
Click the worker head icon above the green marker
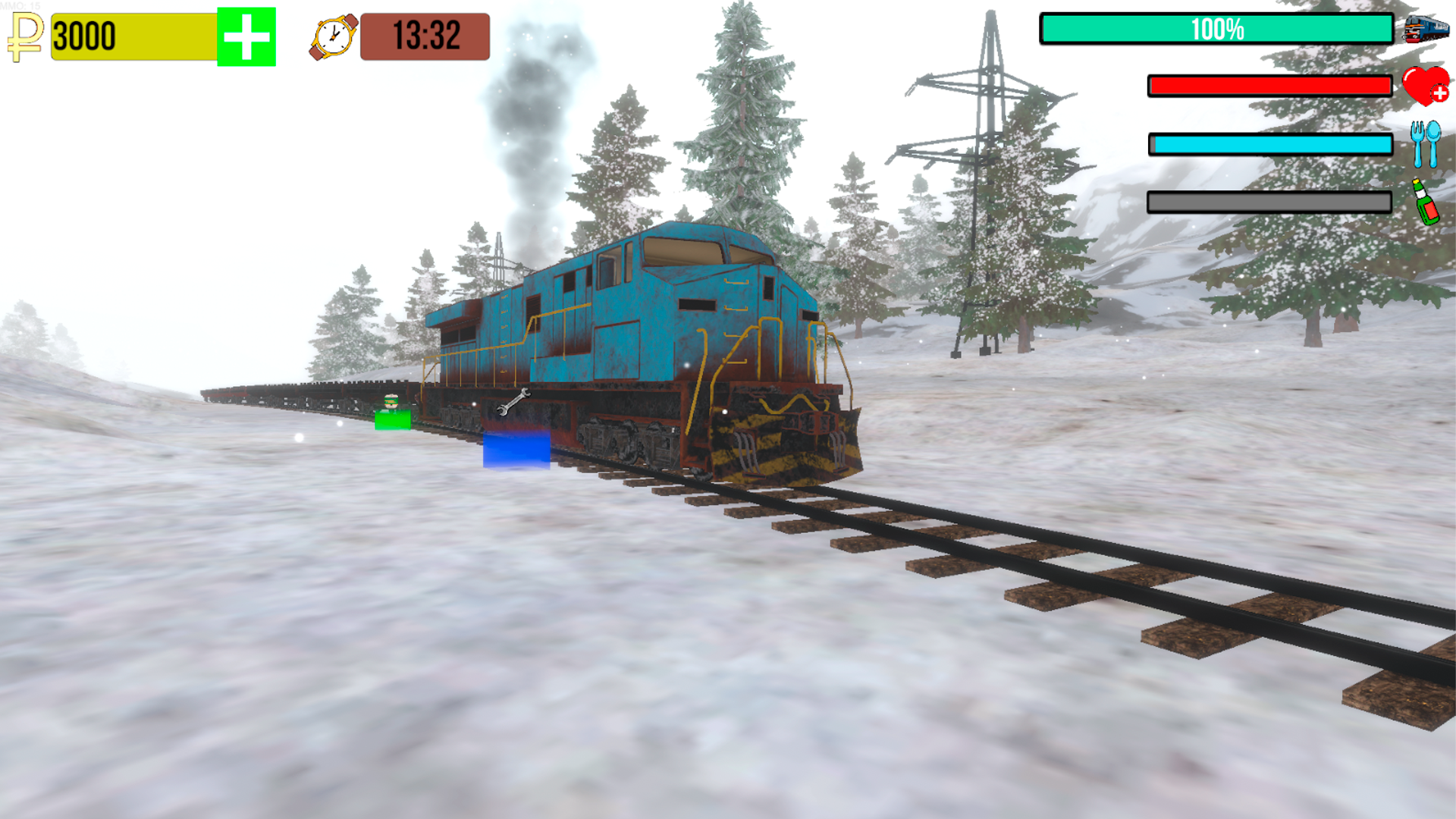(390, 400)
